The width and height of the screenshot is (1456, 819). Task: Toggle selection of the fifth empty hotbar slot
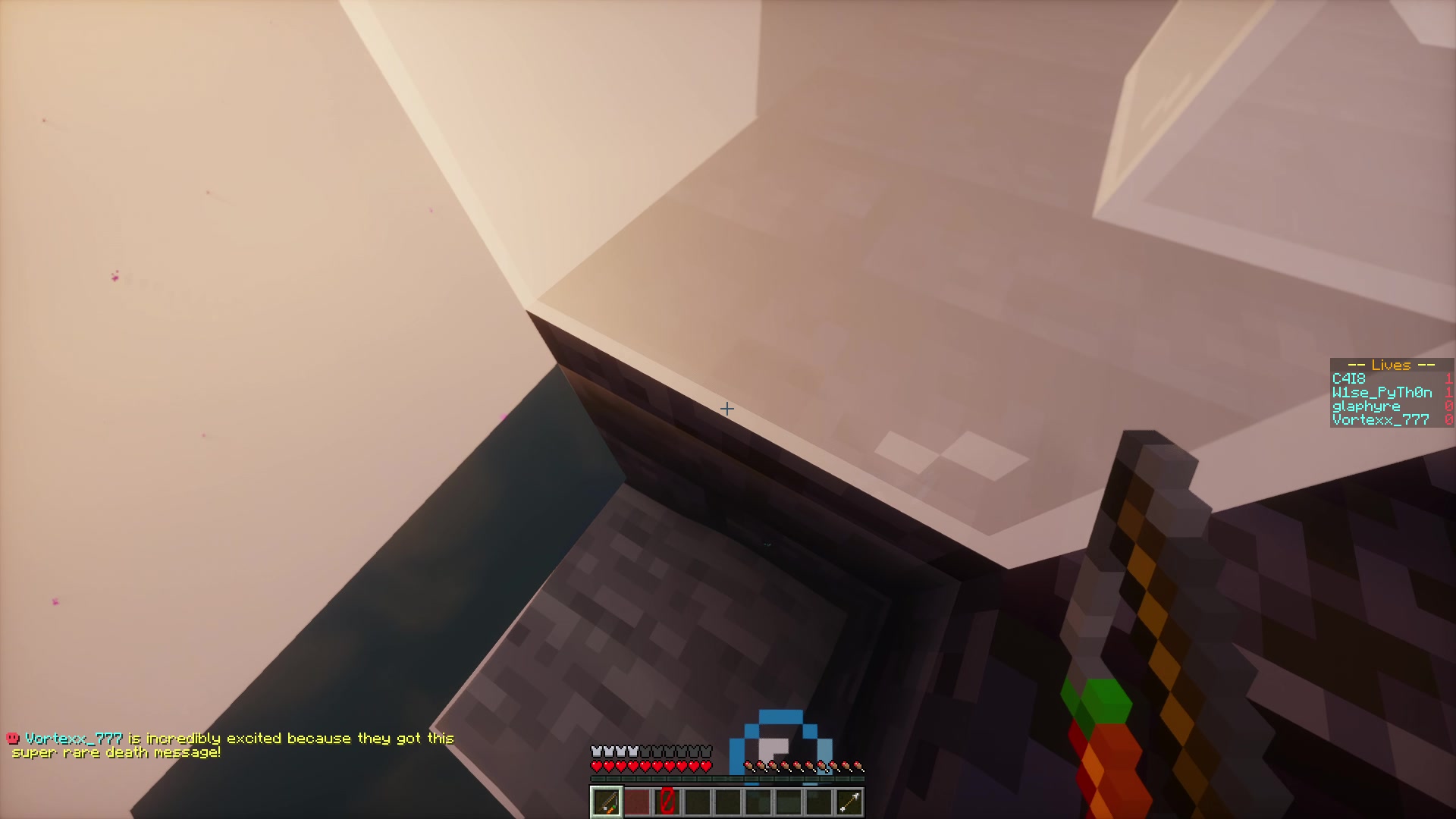(x=729, y=802)
